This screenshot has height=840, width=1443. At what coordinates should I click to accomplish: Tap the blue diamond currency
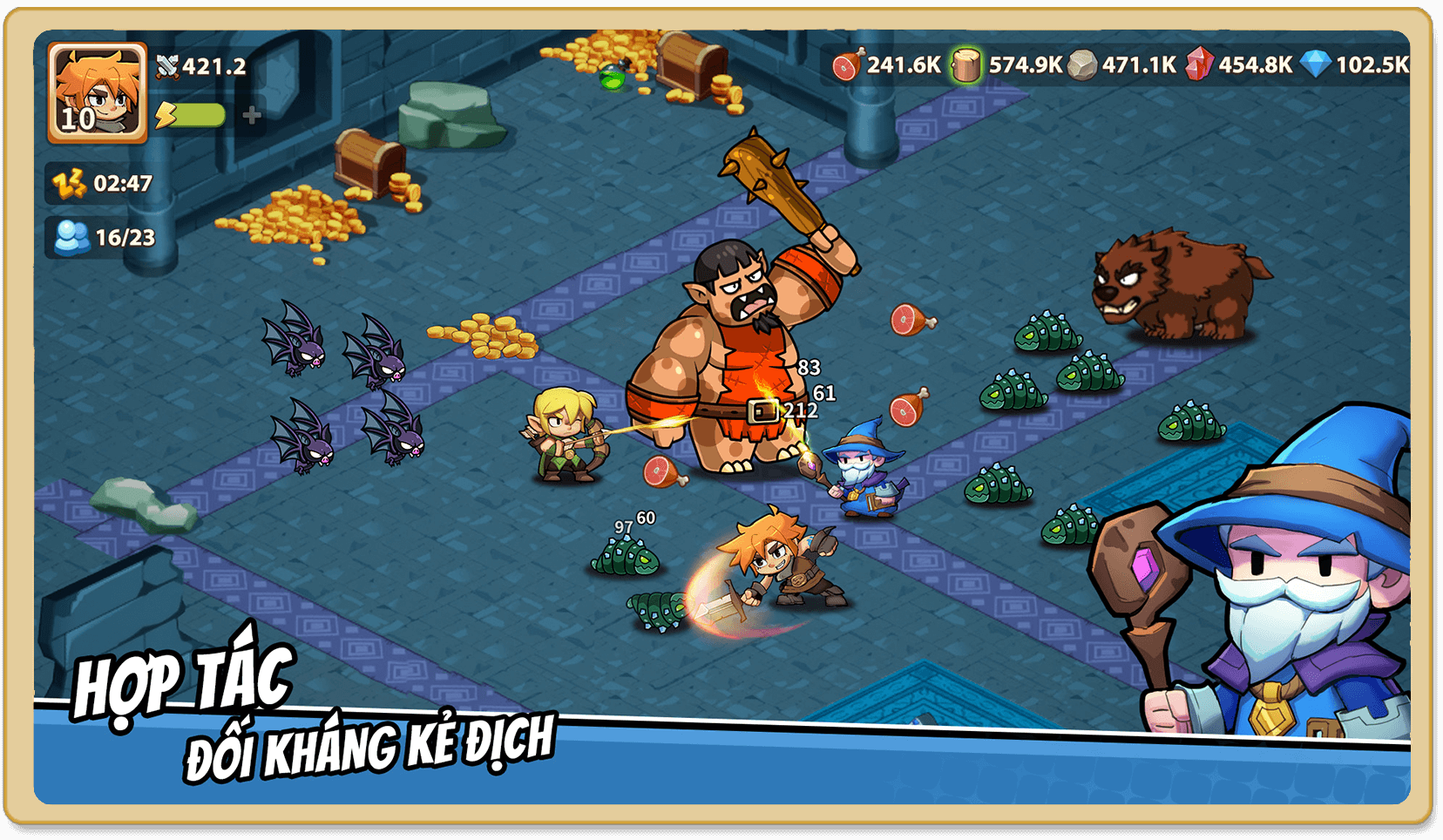[x=1354, y=64]
